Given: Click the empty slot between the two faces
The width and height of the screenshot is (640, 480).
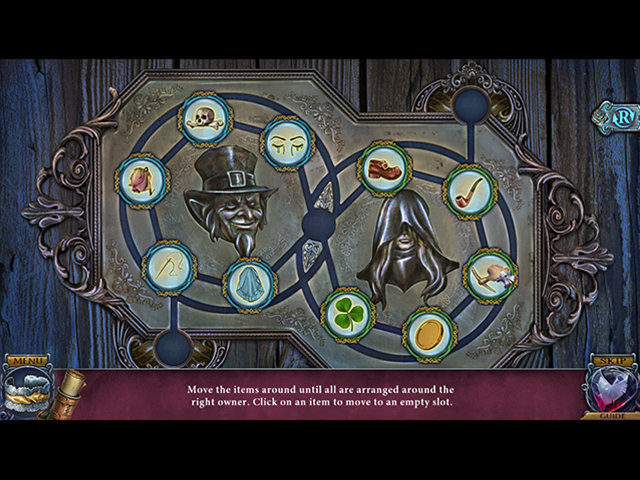Looking at the screenshot, I should coord(318,222).
